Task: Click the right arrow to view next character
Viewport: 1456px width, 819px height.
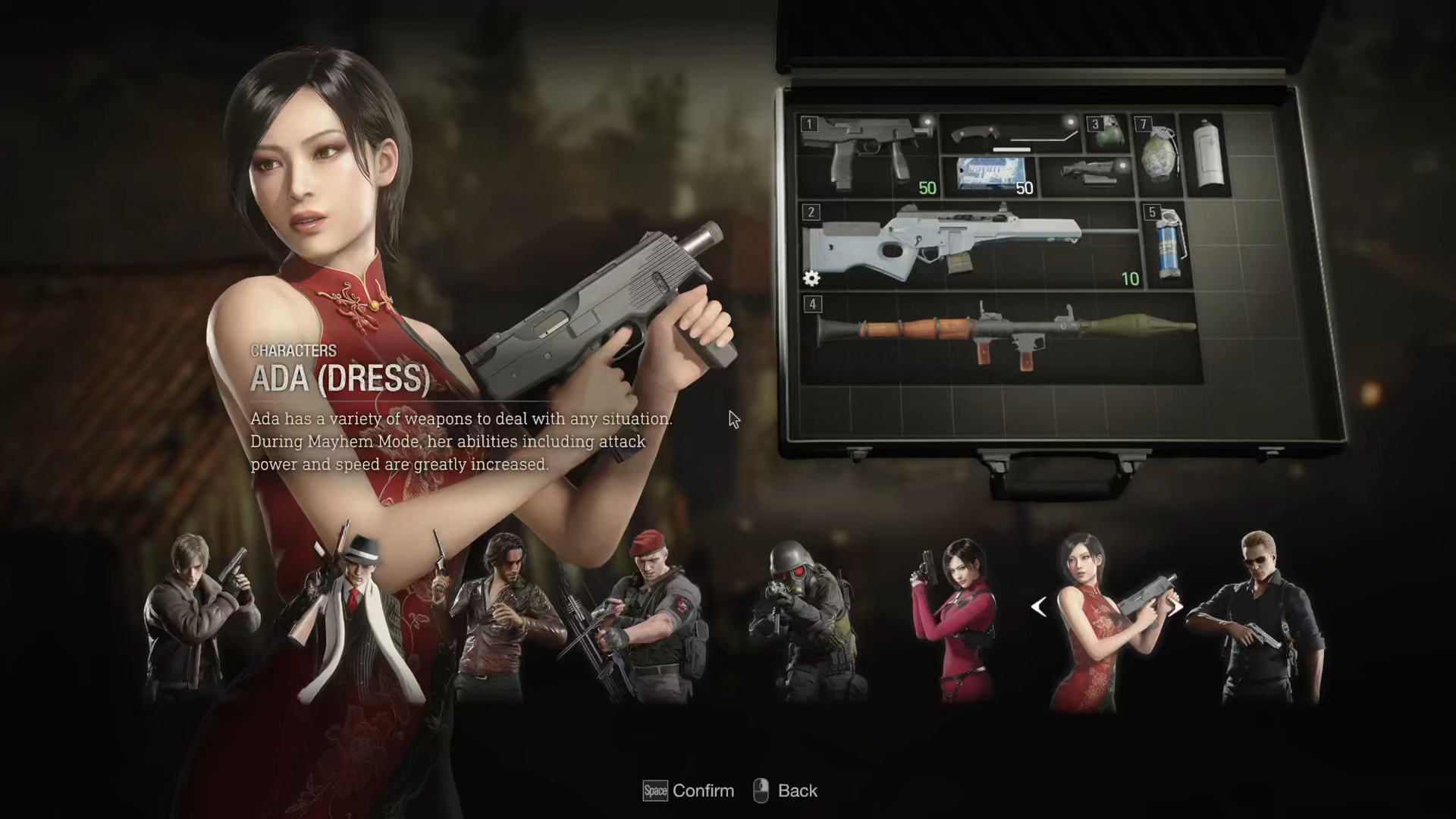Action: click(1175, 607)
